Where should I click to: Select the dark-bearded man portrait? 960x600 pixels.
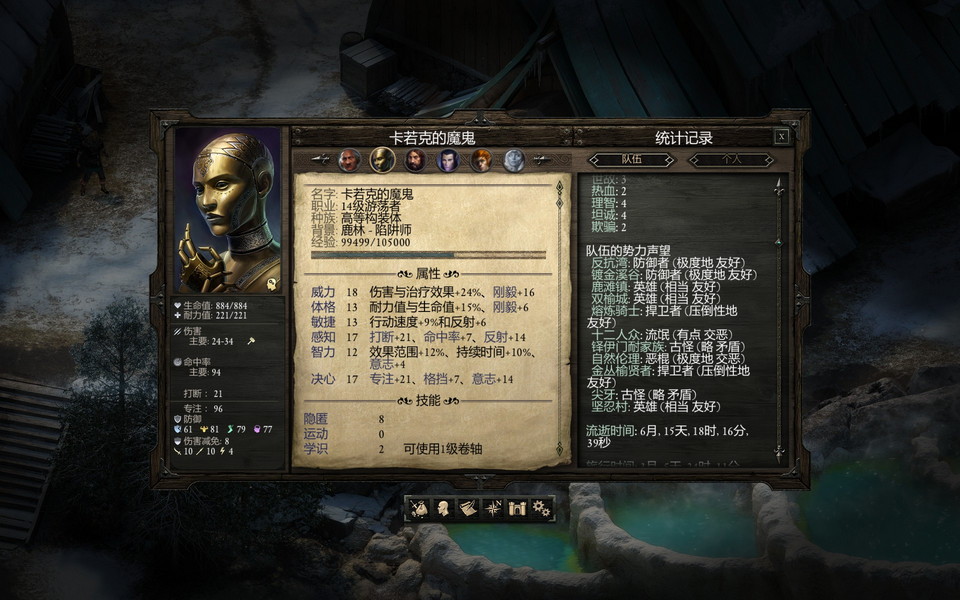415,160
